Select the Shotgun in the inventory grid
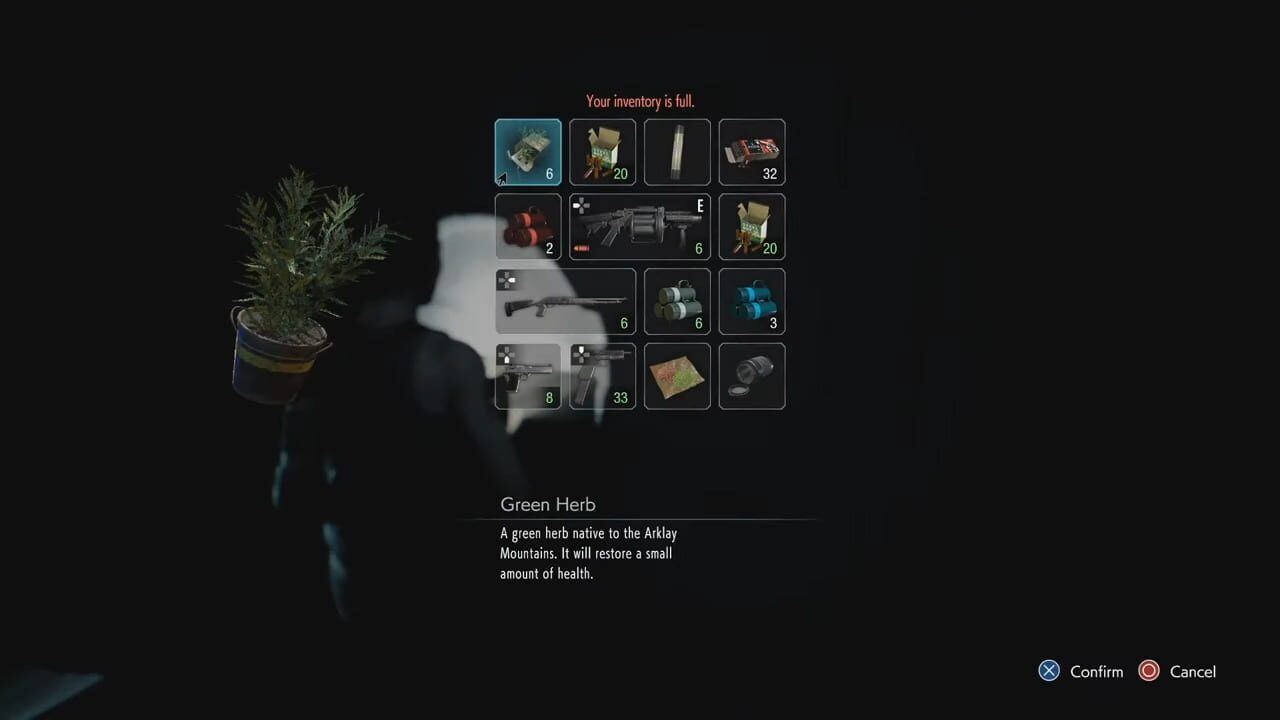1280x720 pixels. pos(565,301)
